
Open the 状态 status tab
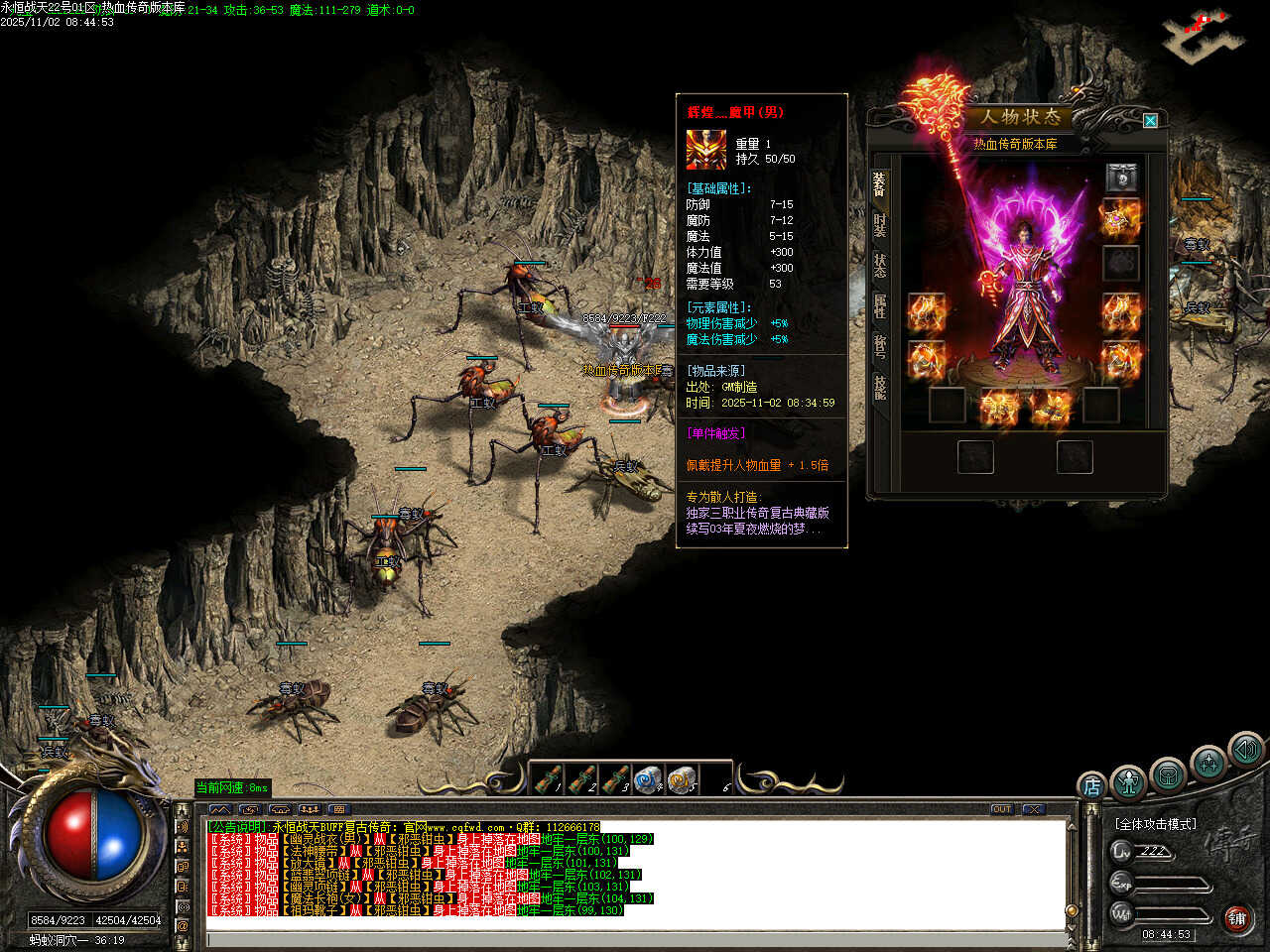point(880,265)
